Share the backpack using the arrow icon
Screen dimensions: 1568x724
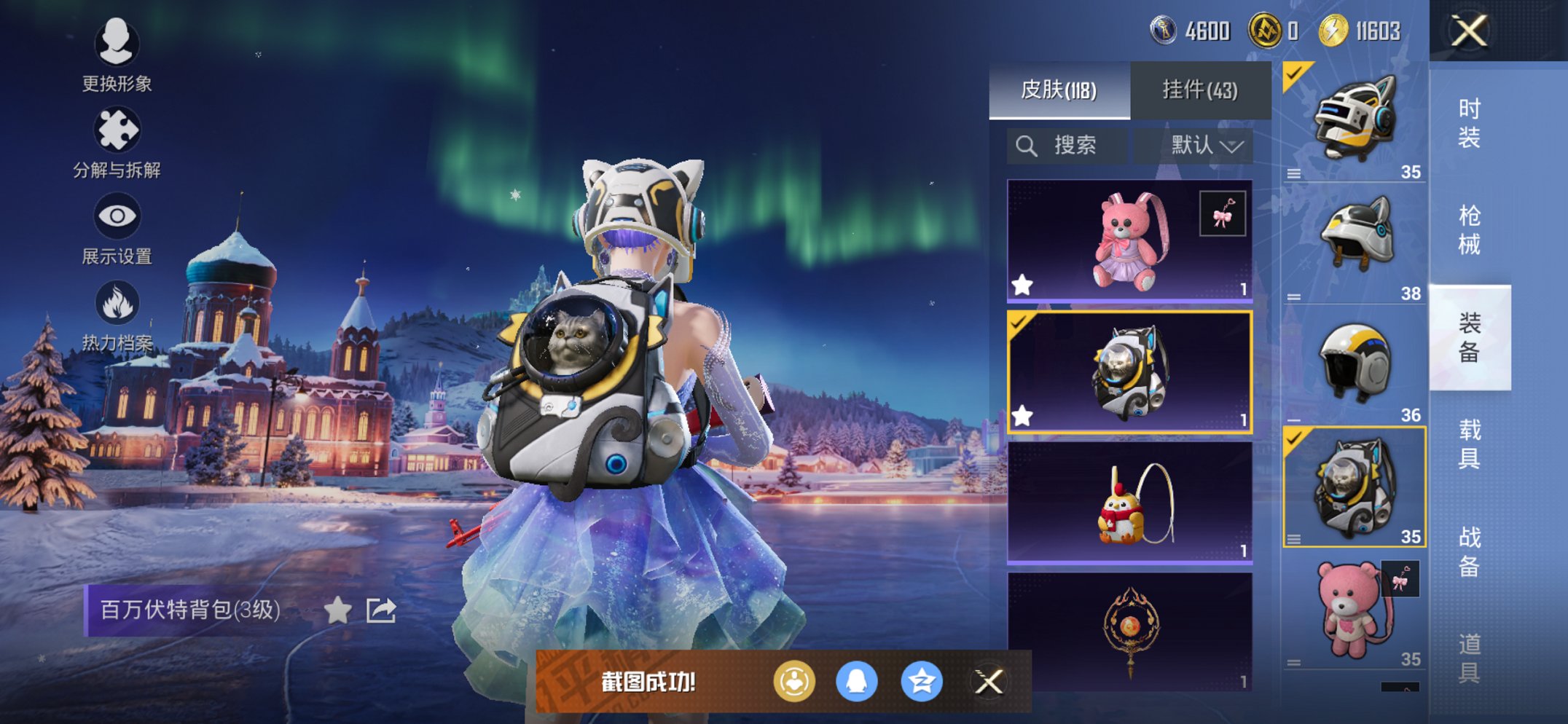point(381,610)
